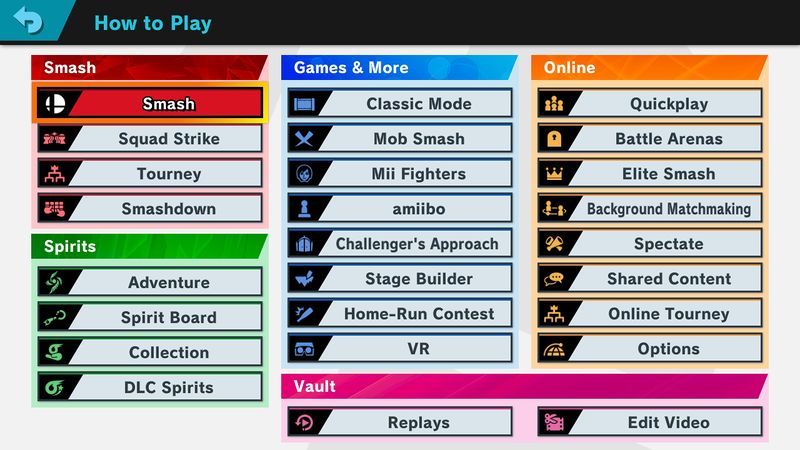800x450 pixels.
Task: Choose the Mii Fighters entry
Action: click(400, 174)
